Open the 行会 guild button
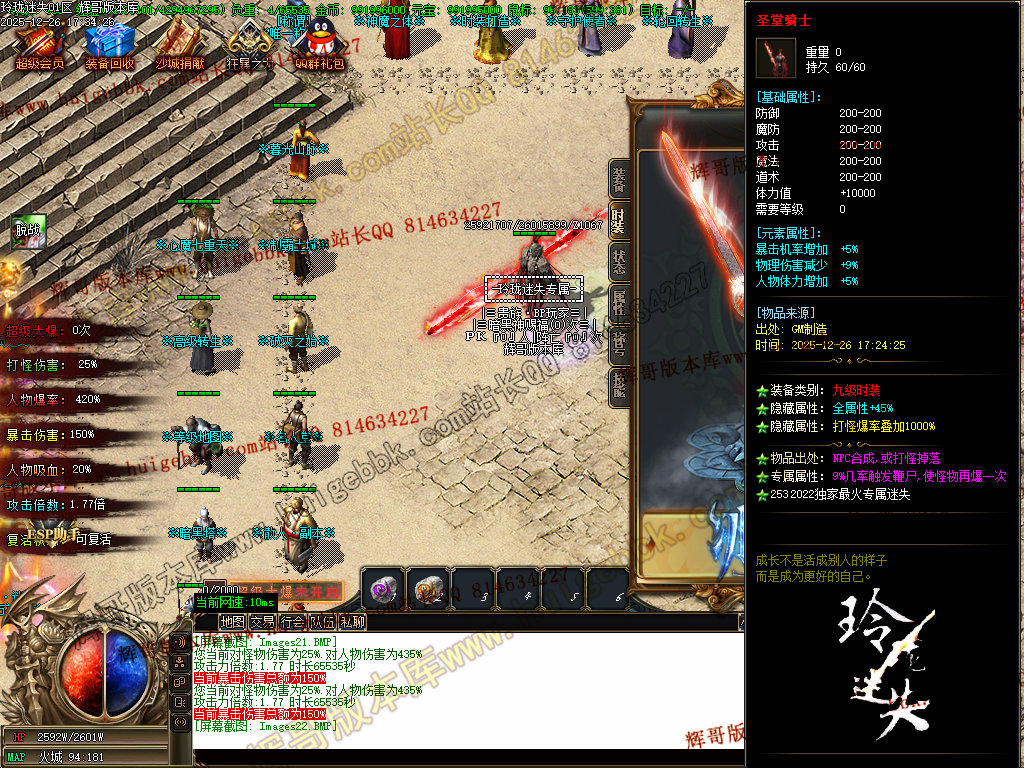Screen dimensions: 1024x768 292,622
